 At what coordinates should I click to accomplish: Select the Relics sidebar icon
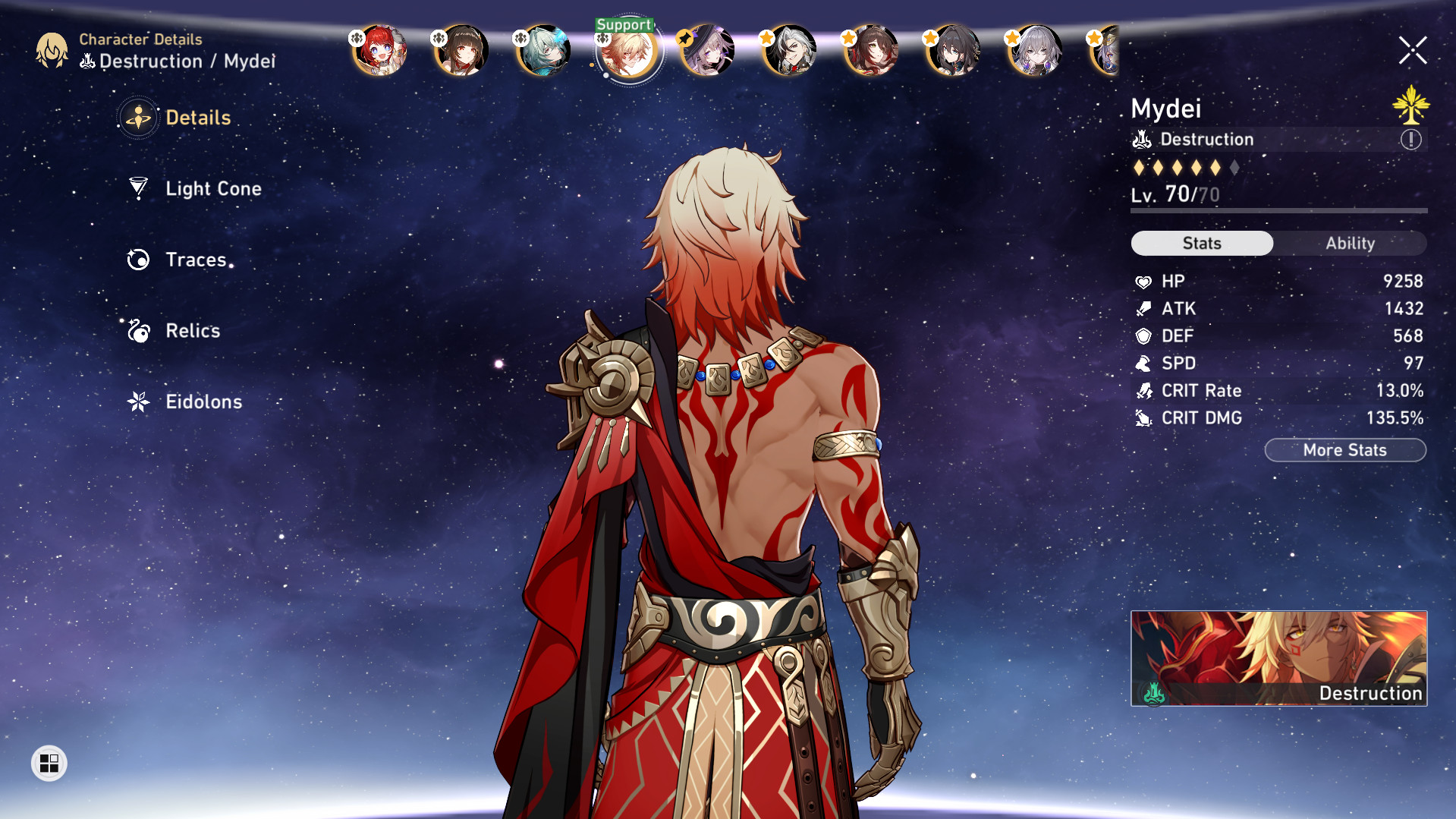click(x=139, y=331)
